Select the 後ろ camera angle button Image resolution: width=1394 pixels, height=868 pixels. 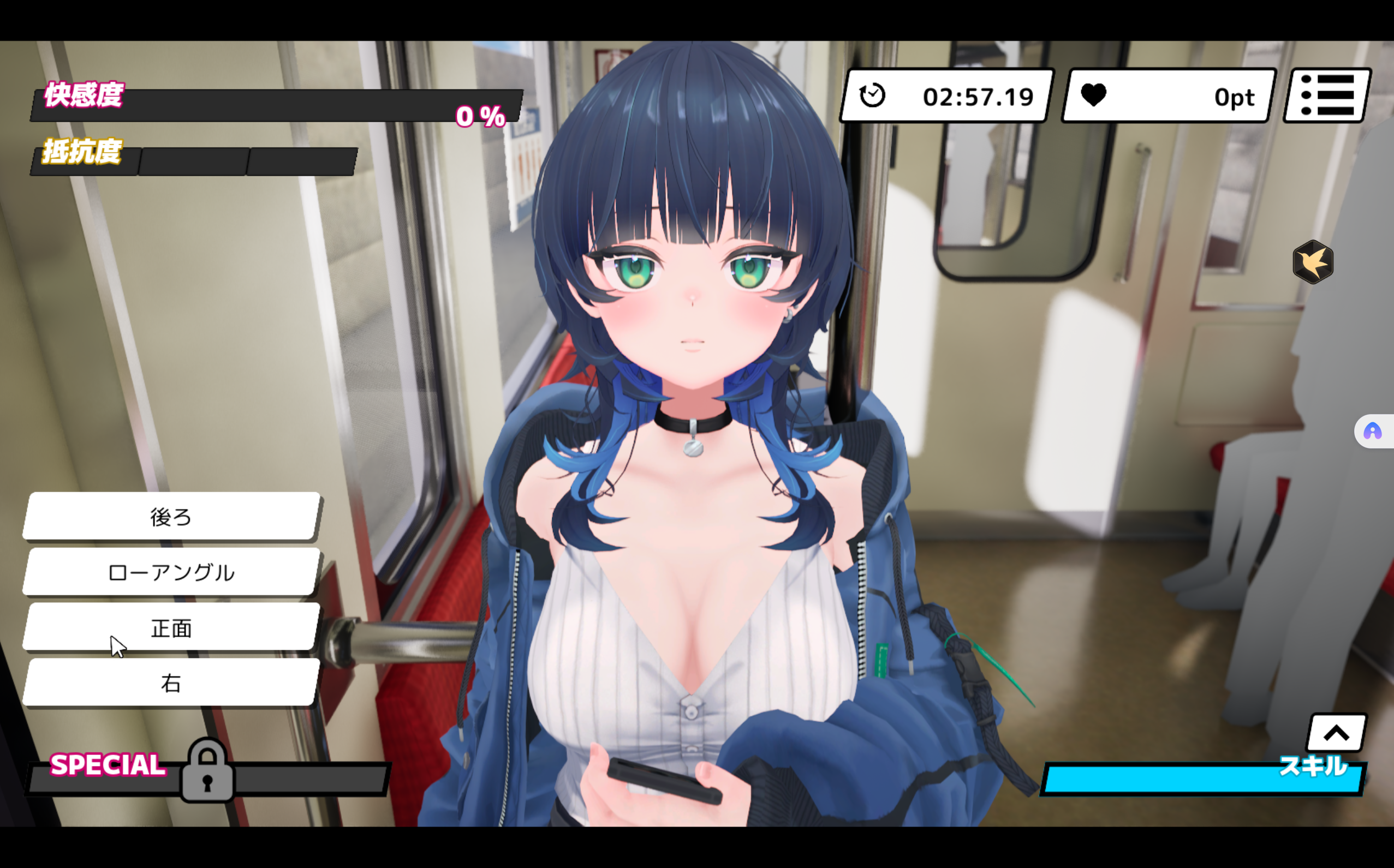tap(171, 517)
